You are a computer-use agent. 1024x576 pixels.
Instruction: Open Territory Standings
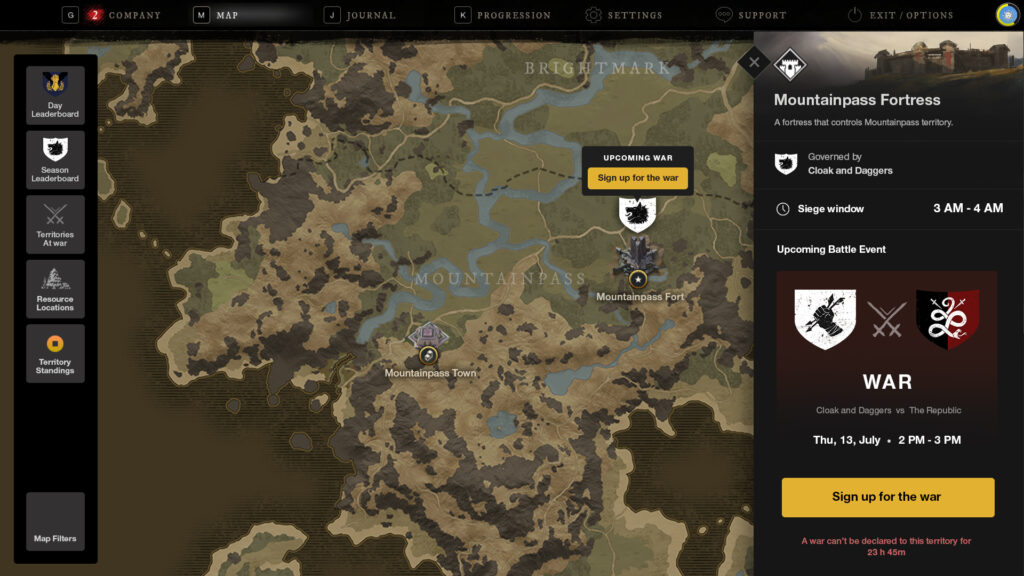[x=55, y=353]
